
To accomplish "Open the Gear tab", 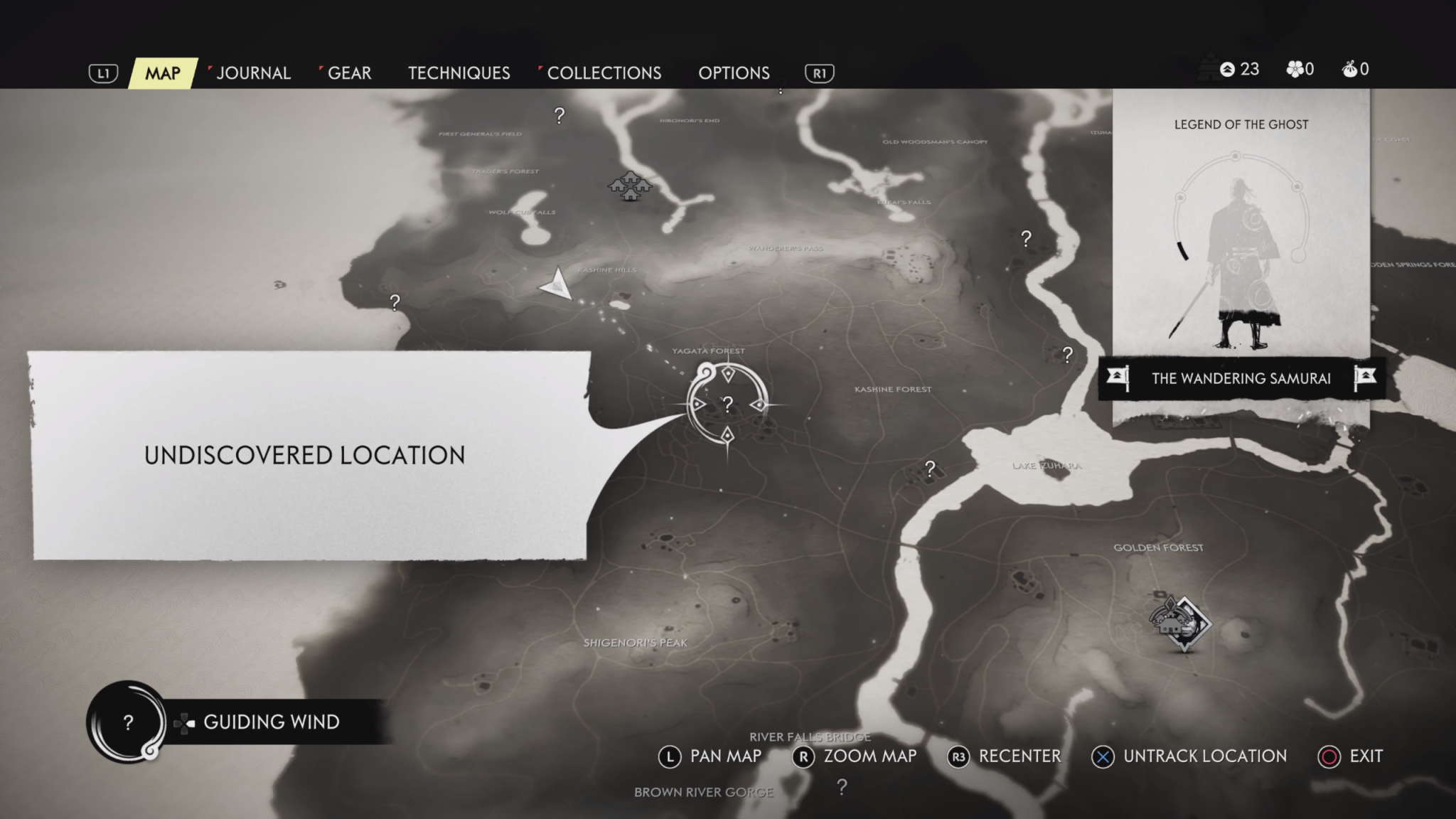I will [x=349, y=73].
